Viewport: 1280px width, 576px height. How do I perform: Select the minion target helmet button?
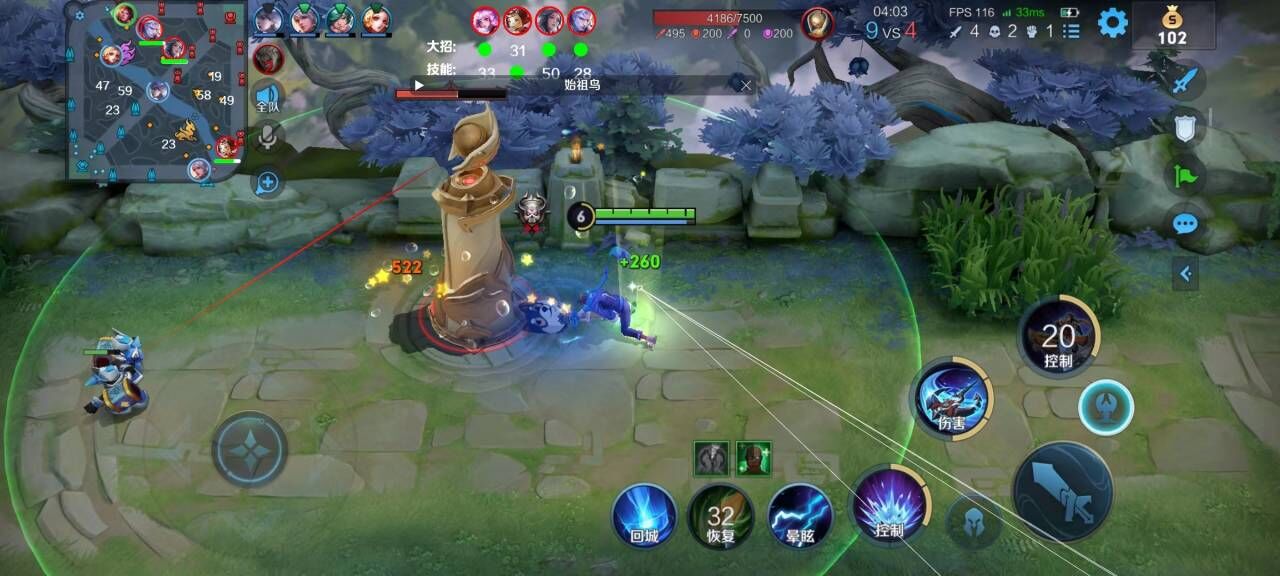pos(973,521)
